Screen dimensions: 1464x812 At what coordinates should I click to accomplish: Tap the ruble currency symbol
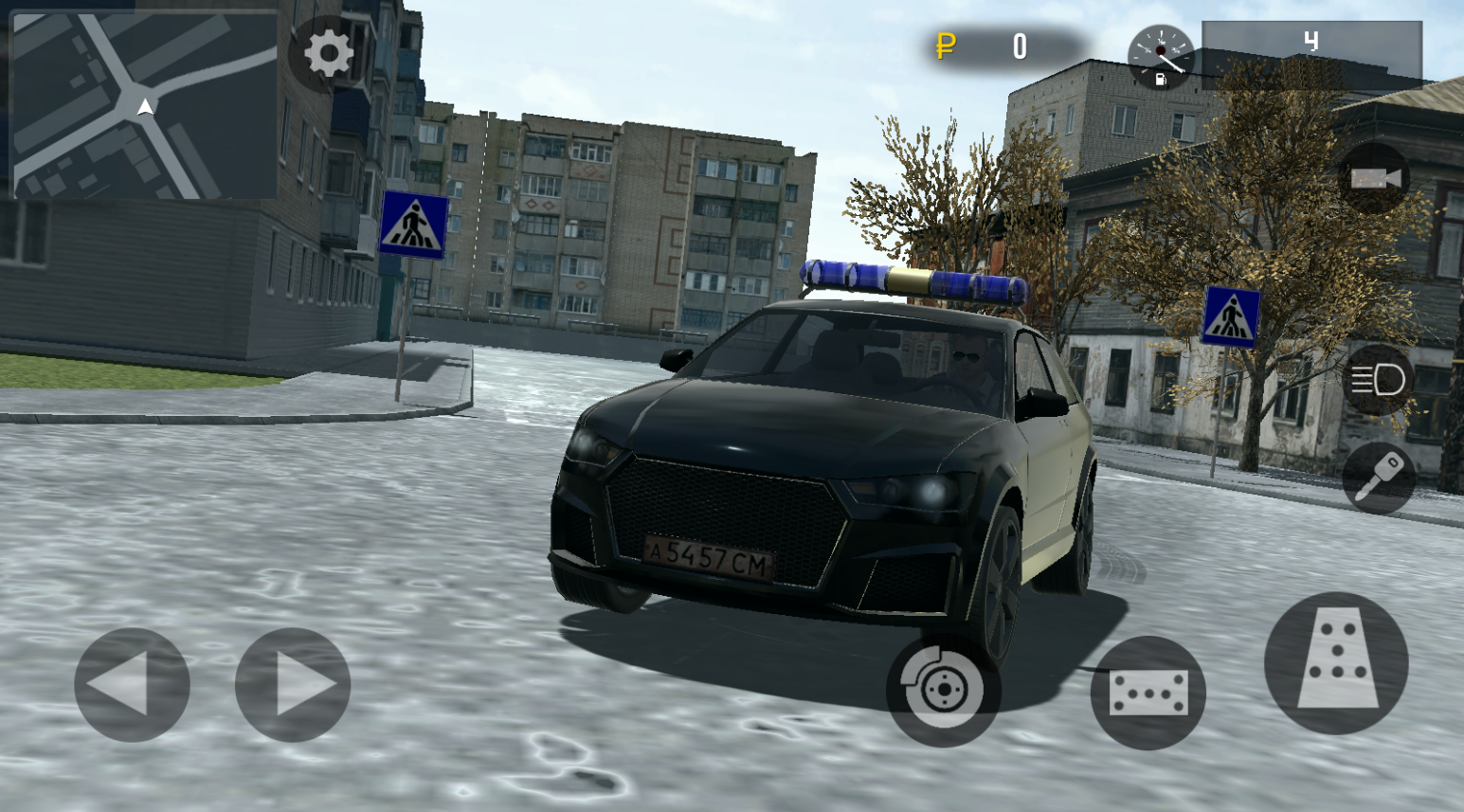tap(946, 45)
